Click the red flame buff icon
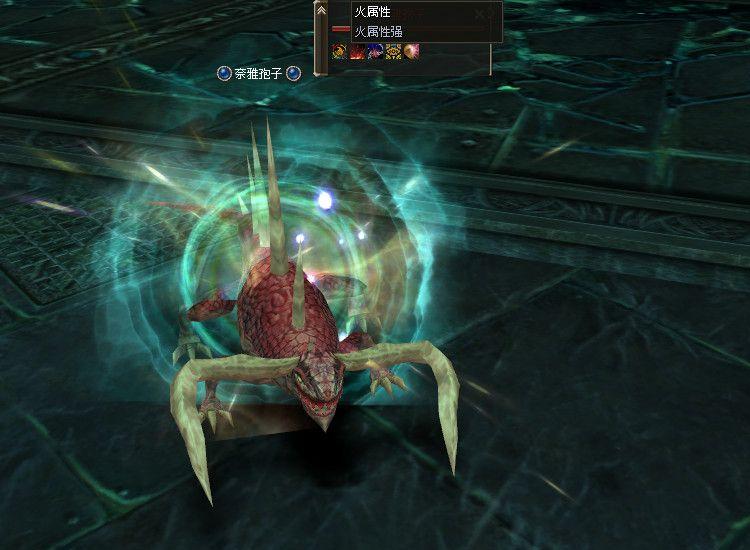Viewport: 750px width, 550px height. [358, 51]
